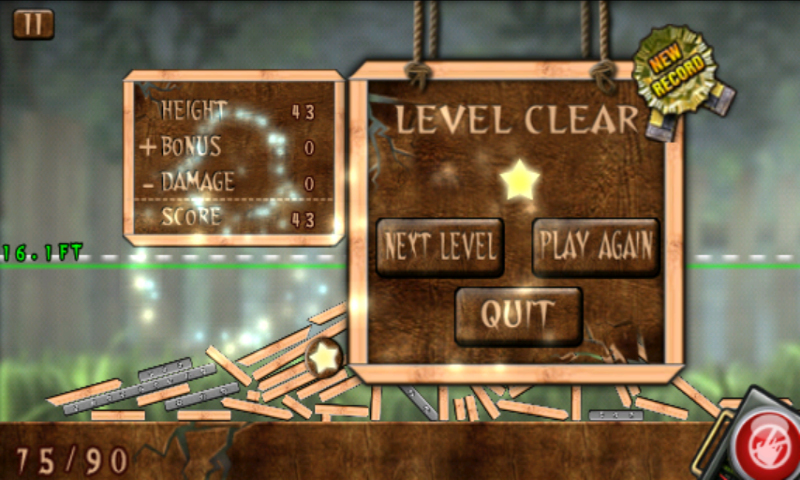The image size is (800, 480).
Task: Tap the red detonator button
Action: pos(767,443)
